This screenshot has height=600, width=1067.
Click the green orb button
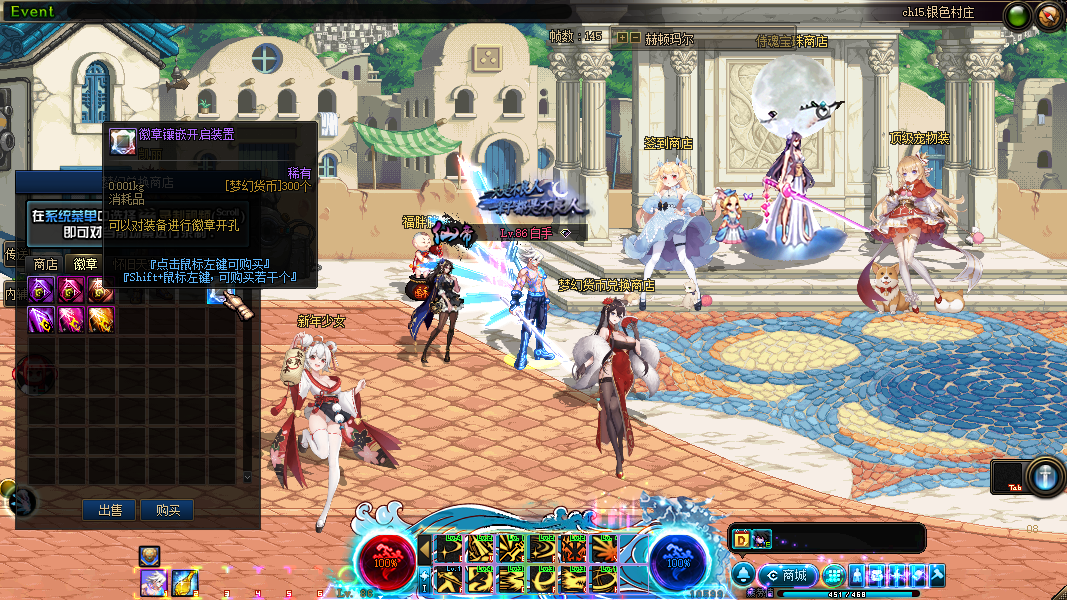(x=1018, y=16)
